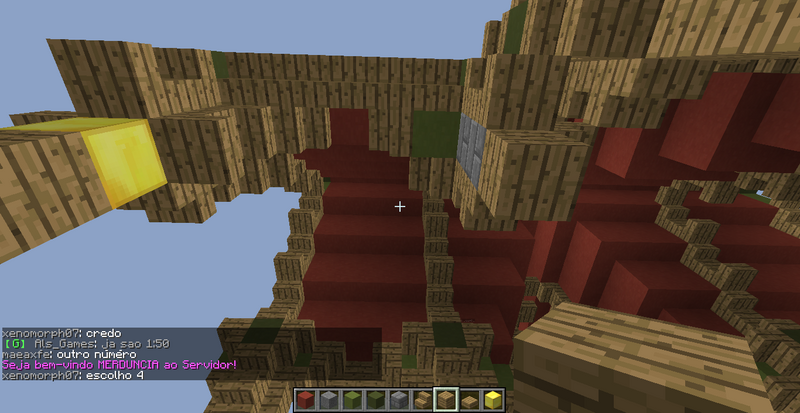
Task: Pick the wooden stairs hotbar slot
Action: [x=425, y=401]
